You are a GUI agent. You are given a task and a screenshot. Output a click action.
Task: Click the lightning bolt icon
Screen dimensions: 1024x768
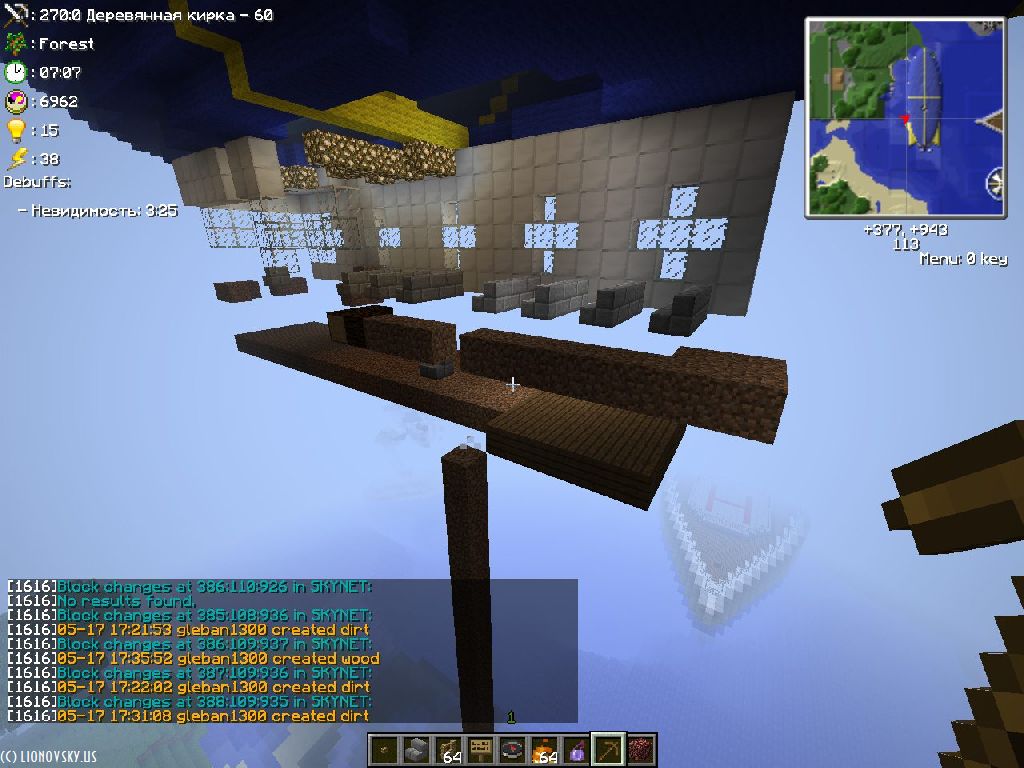coord(15,158)
